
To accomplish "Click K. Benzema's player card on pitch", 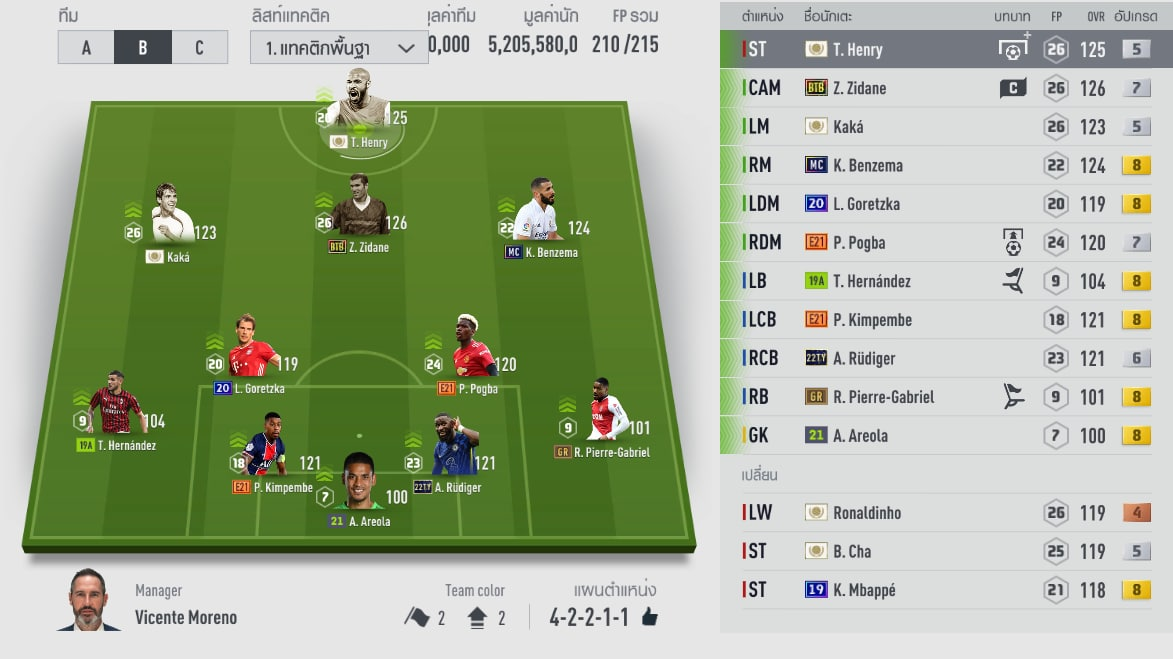I will pos(538,212).
